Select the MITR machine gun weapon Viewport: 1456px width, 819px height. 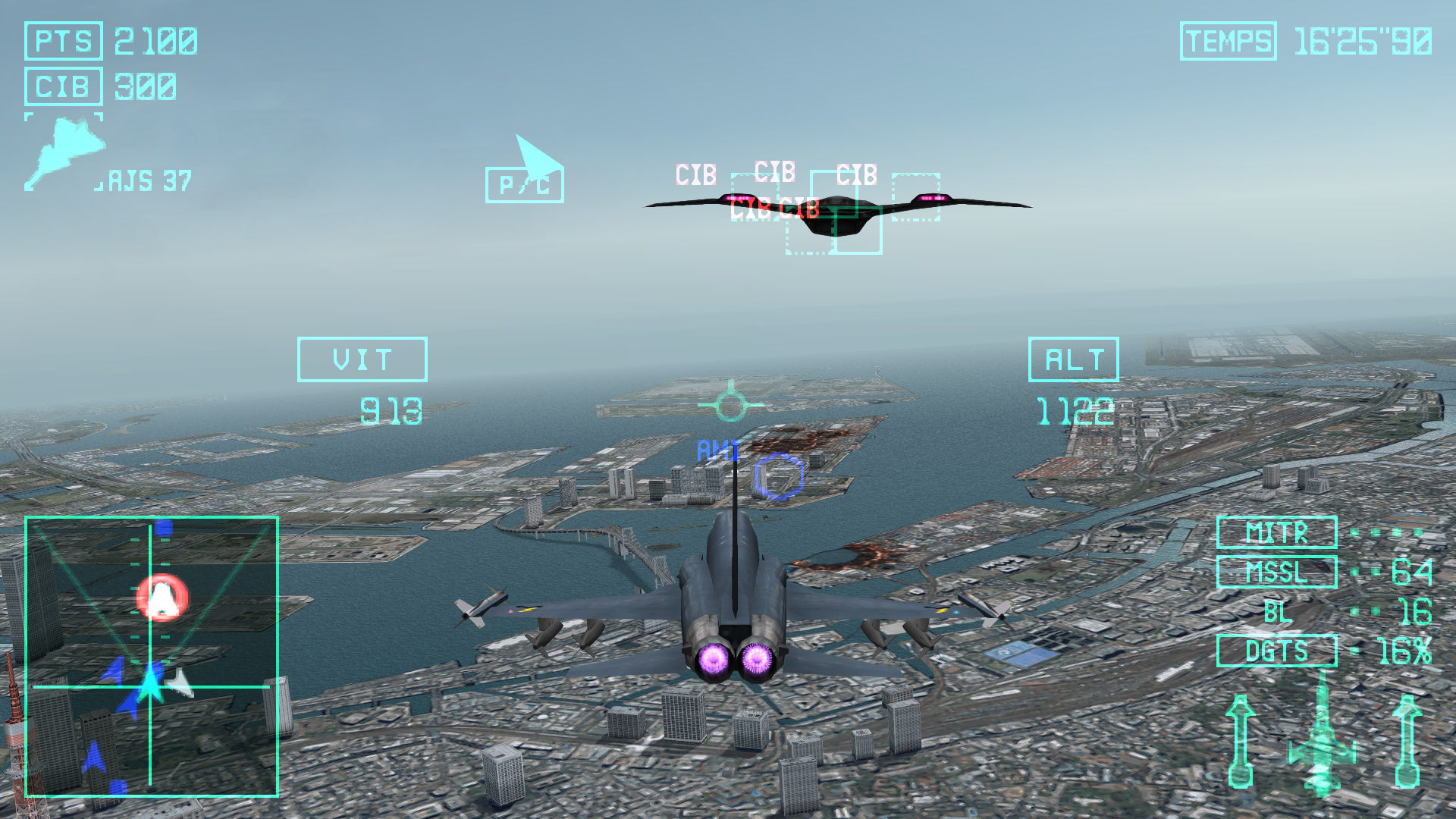point(1276,532)
